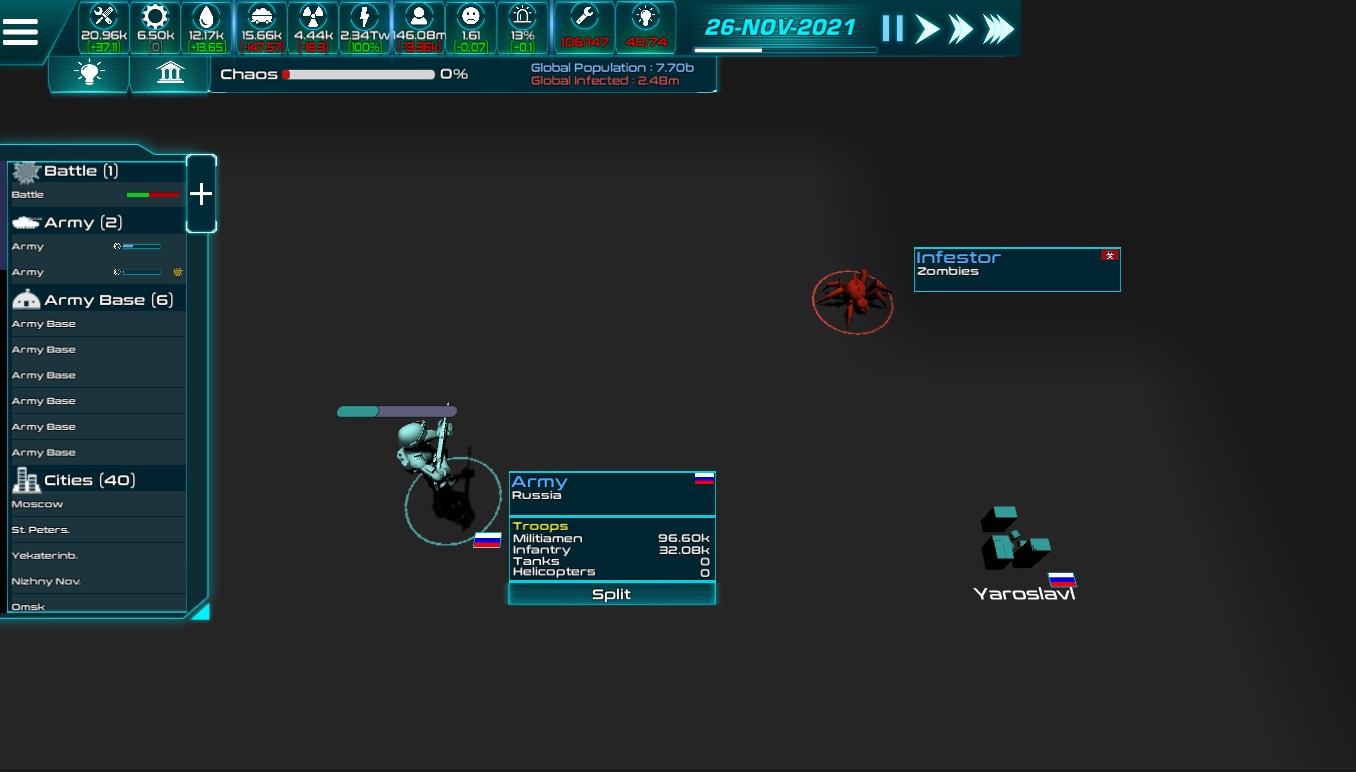Set game speed to triple arrow
1356x772 pixels.
point(998,29)
